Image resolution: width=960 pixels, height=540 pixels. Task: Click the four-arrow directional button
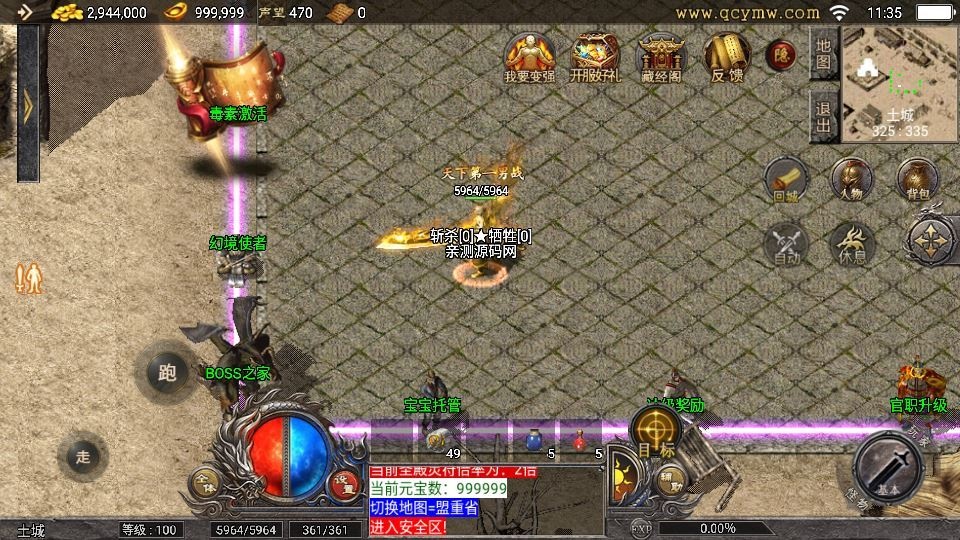tap(932, 241)
